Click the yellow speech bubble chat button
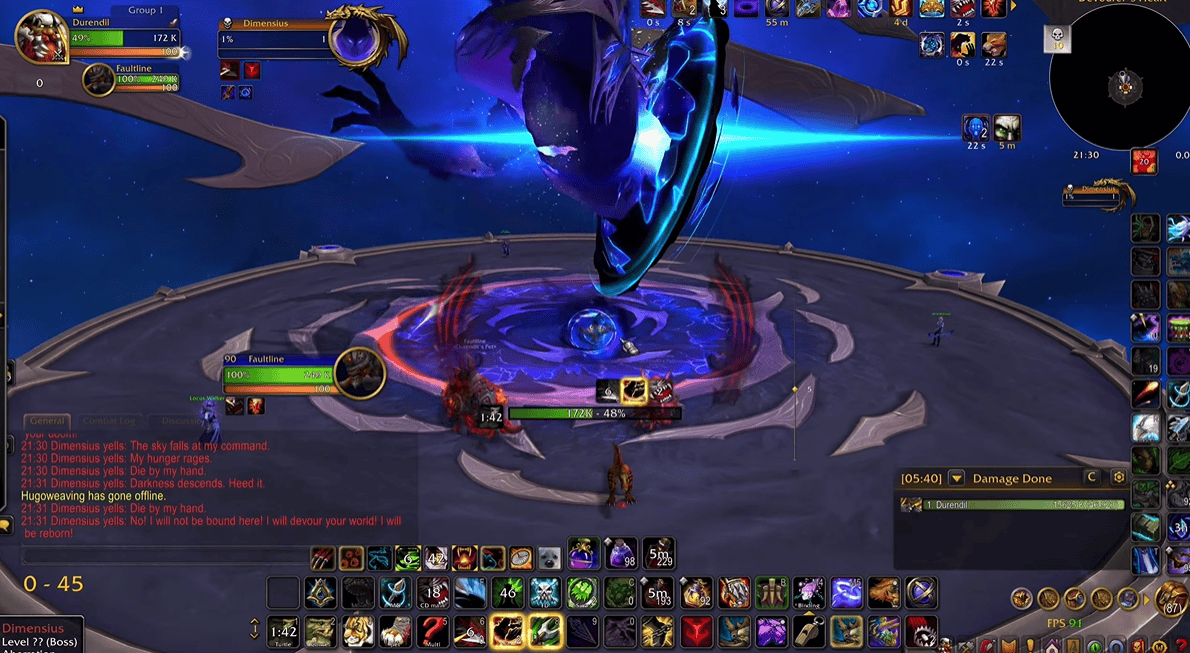This screenshot has height=653, width=1190. tap(5, 525)
